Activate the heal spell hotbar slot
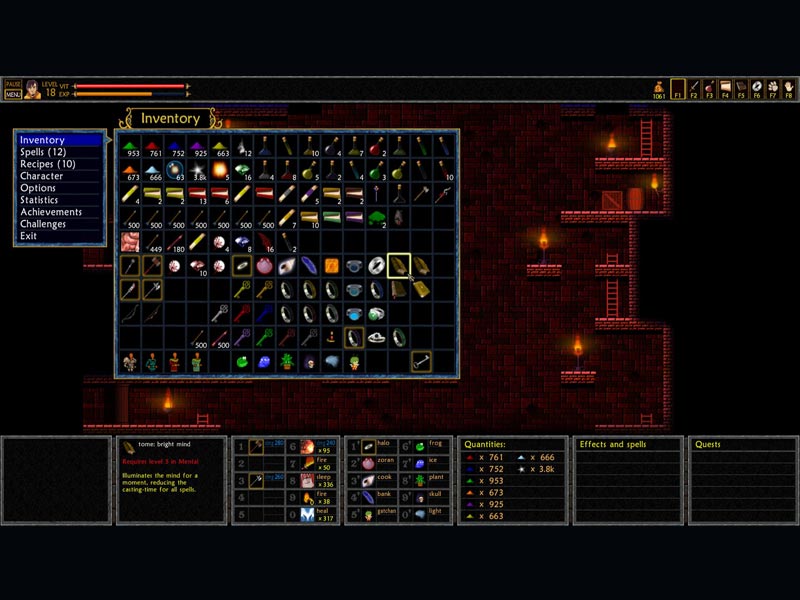The height and width of the screenshot is (600, 800). [x=308, y=514]
